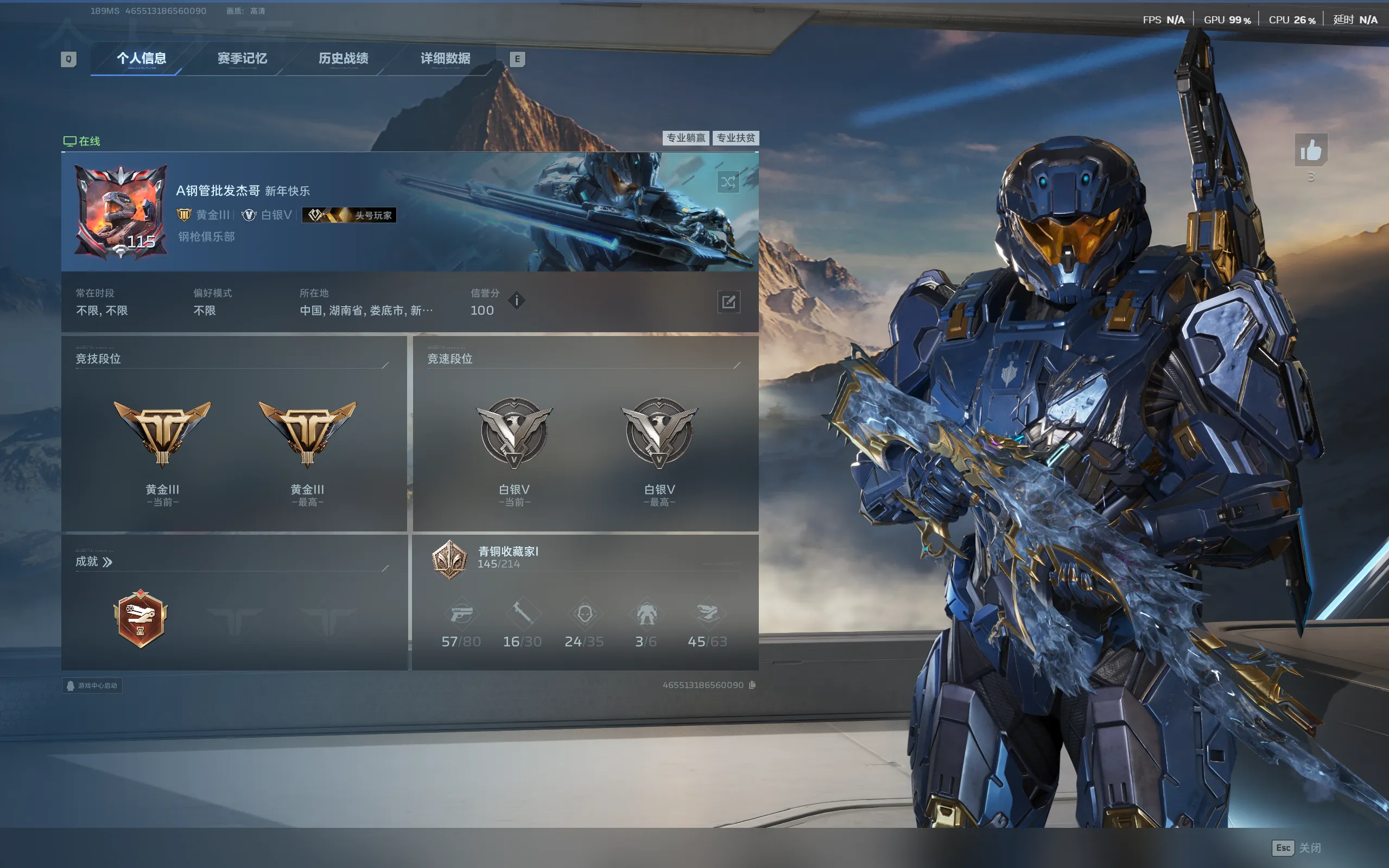Viewport: 1389px width, 868px height.
Task: Click the 专业扶贫 tag
Action: click(736, 138)
